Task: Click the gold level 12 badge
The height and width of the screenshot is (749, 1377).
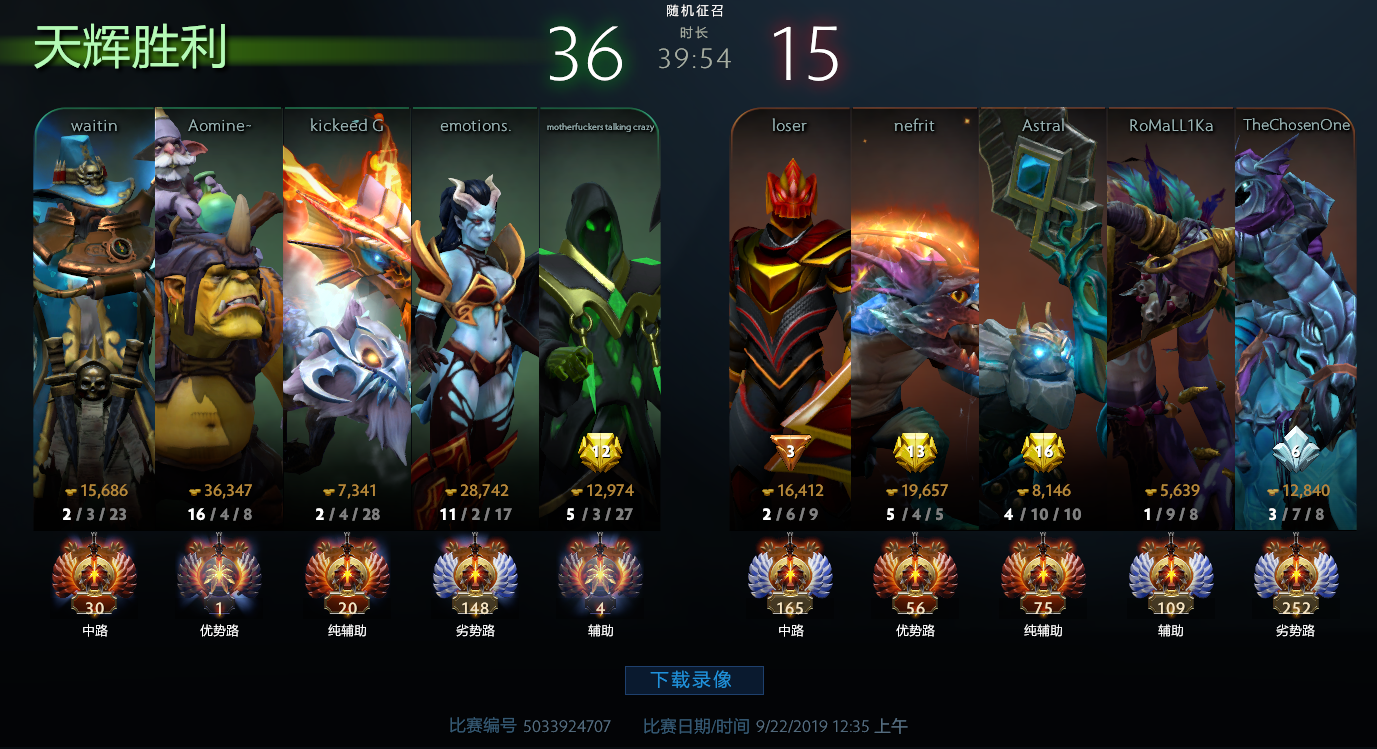Action: pyautogui.click(x=600, y=453)
